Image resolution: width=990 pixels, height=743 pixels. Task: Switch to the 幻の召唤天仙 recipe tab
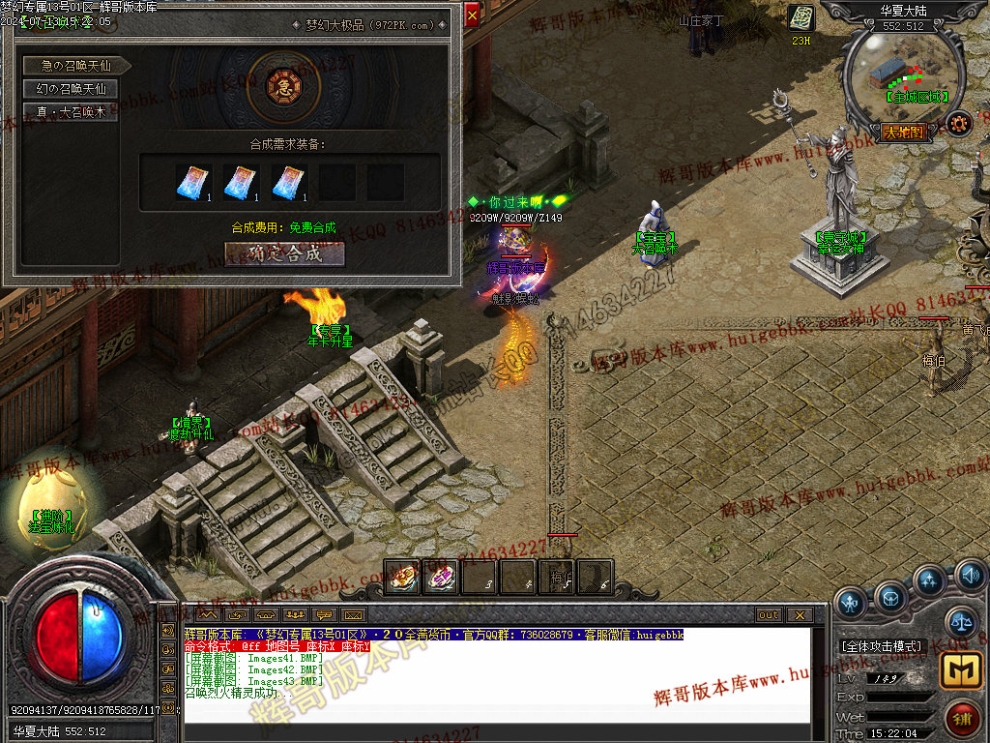pyautogui.click(x=71, y=89)
